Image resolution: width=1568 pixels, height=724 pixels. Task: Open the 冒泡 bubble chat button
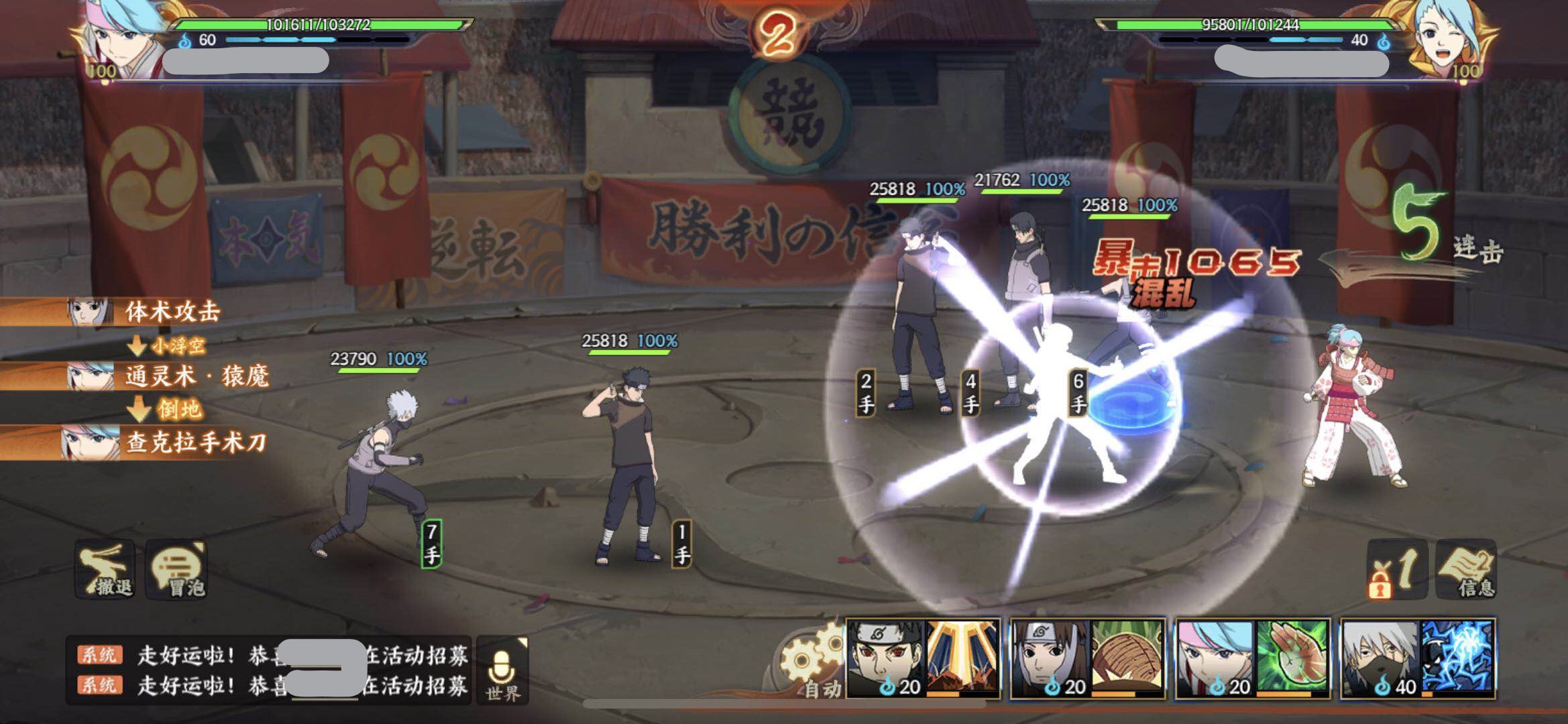point(177,569)
